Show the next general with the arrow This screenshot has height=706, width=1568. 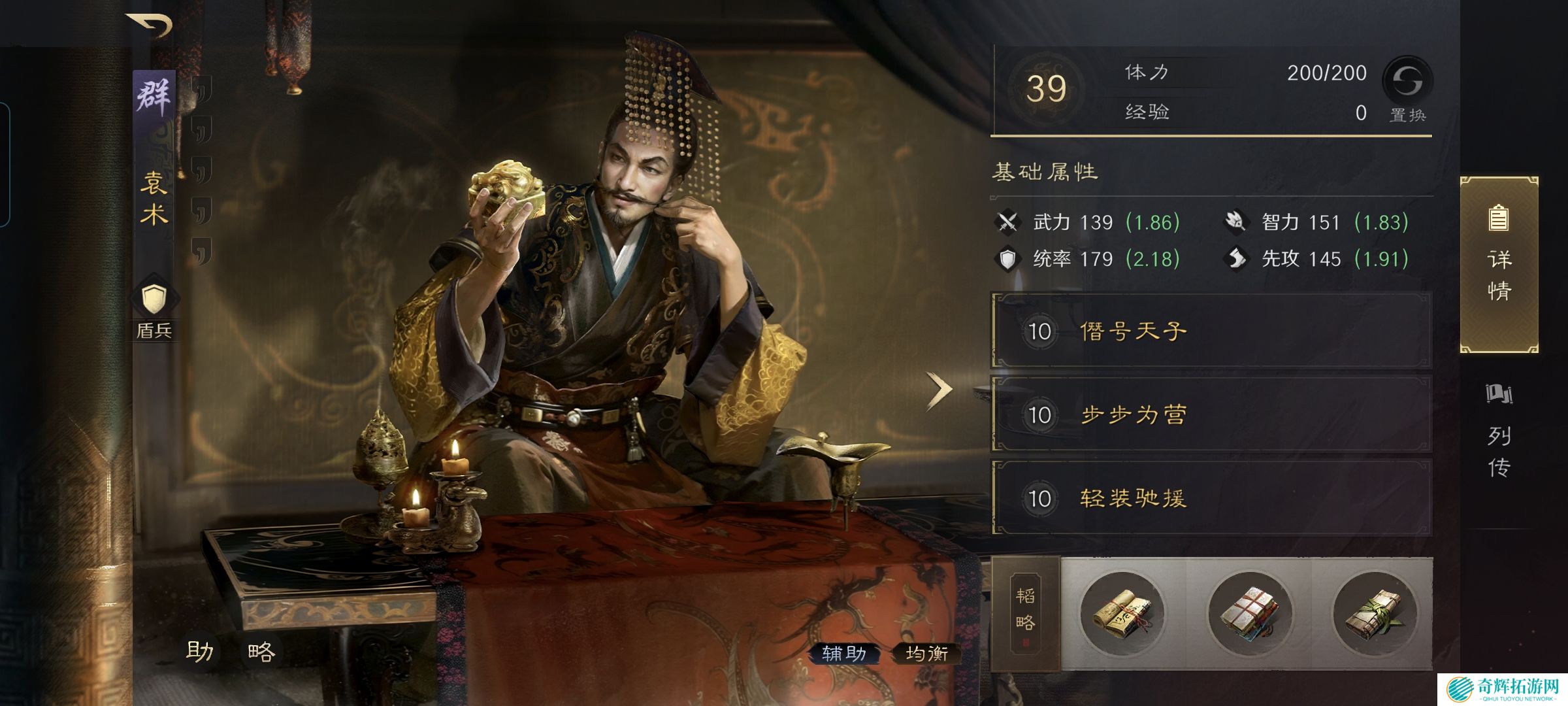click(x=939, y=391)
